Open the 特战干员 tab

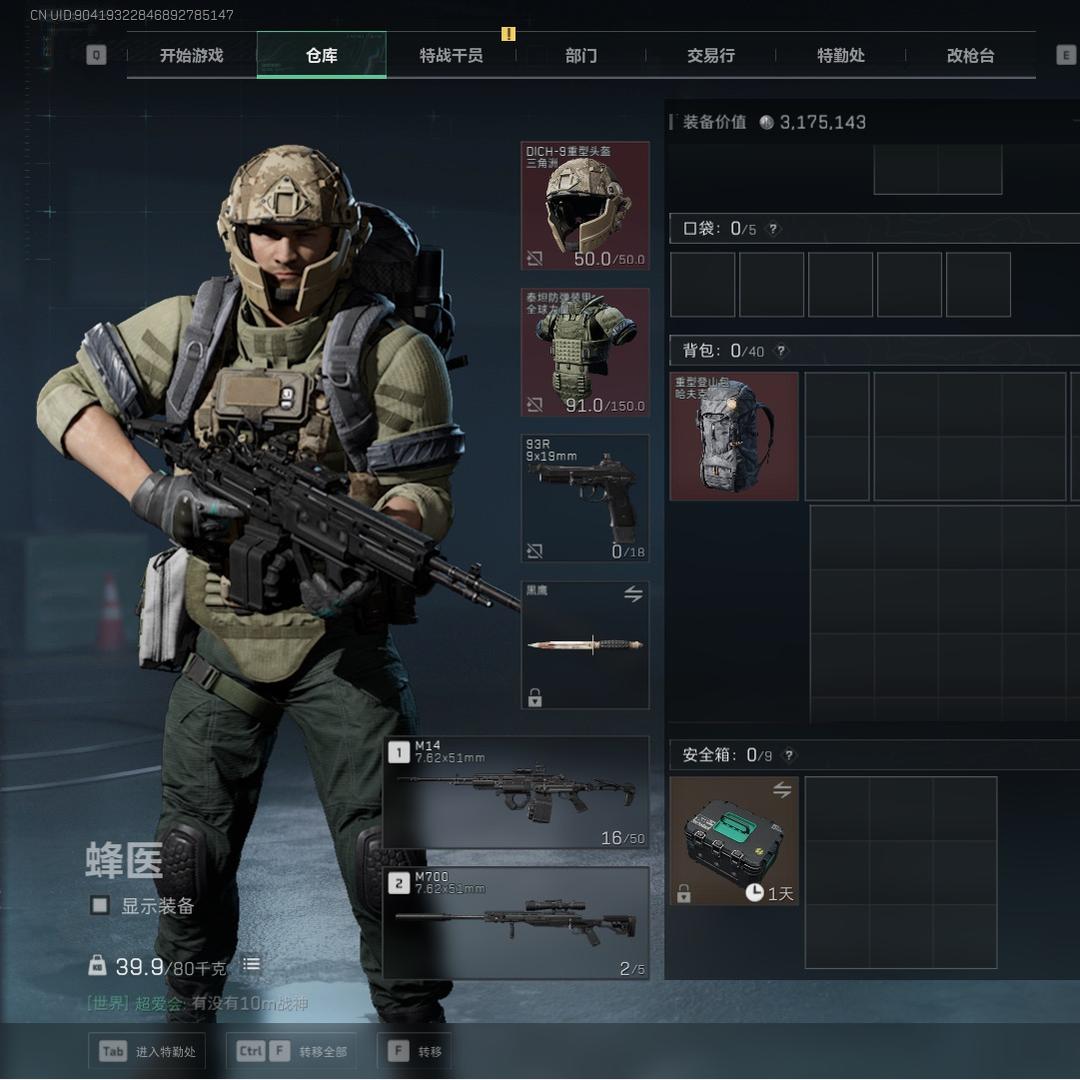451,56
